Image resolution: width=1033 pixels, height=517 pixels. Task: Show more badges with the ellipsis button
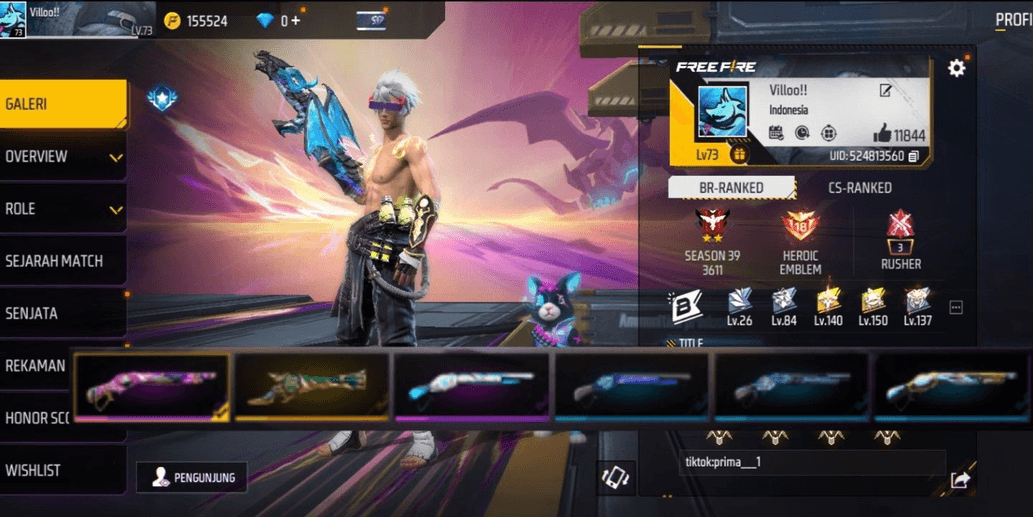coord(956,308)
